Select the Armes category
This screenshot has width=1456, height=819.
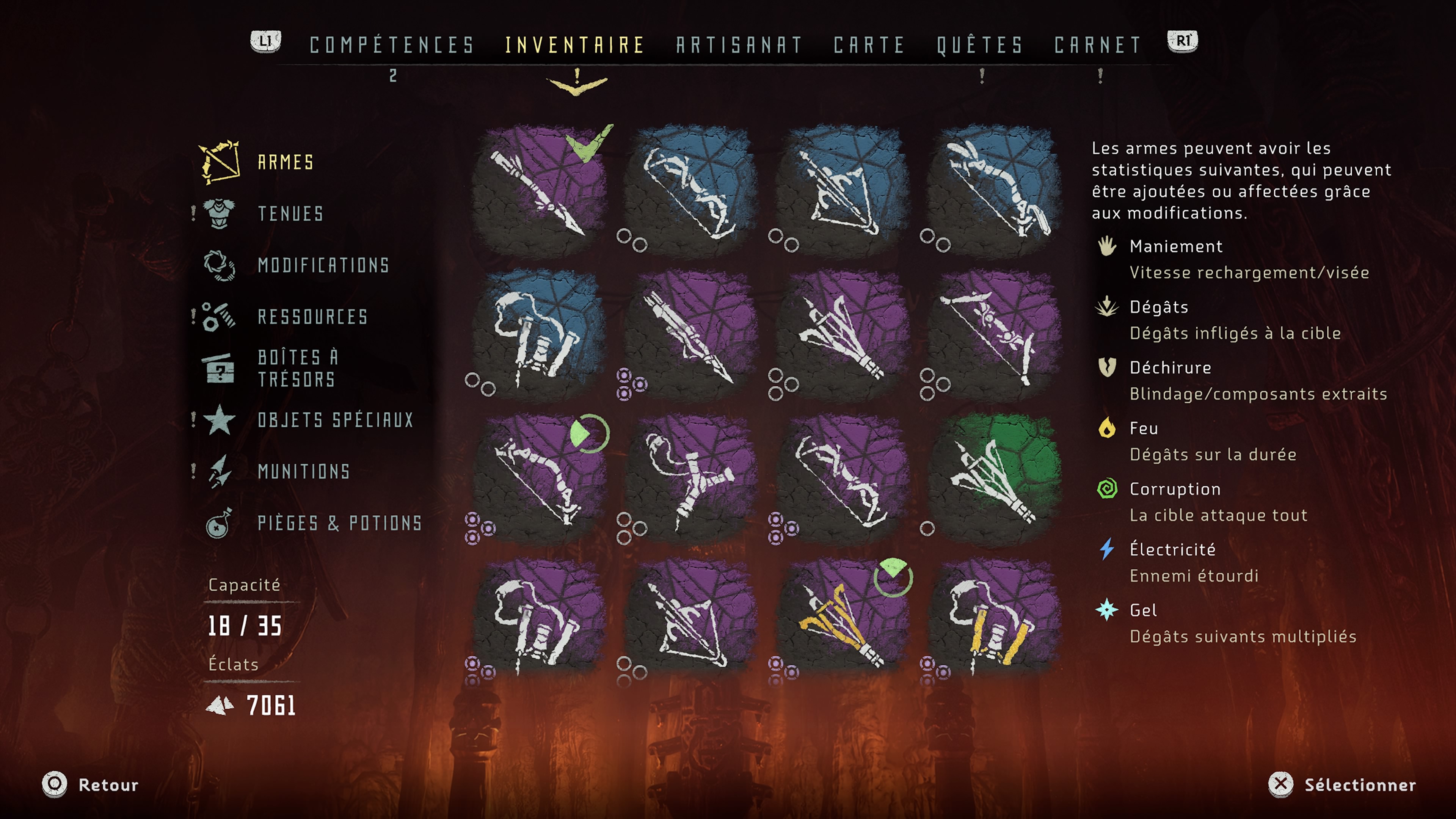(286, 163)
